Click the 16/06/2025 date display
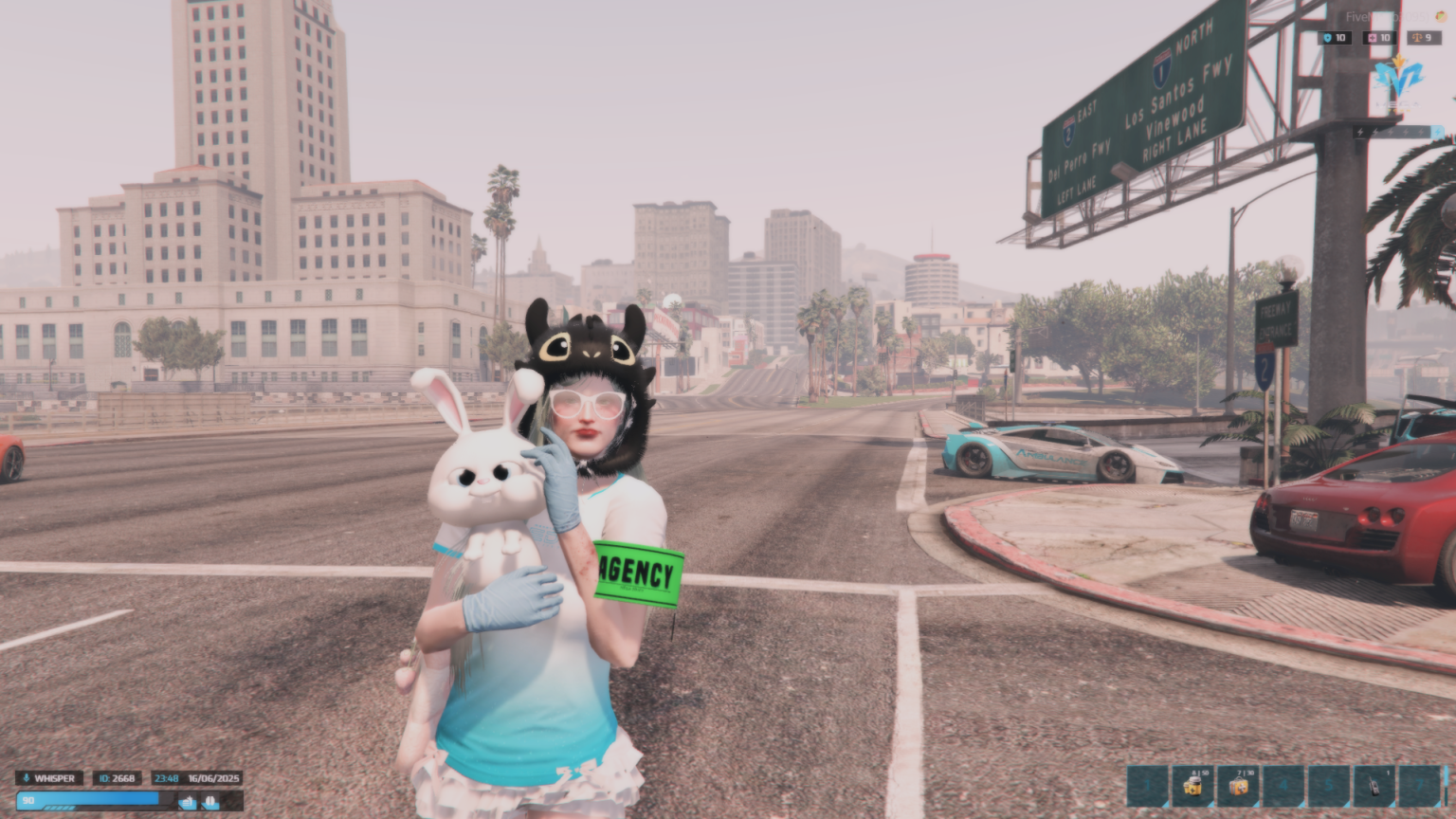This screenshot has height=819, width=1456. pyautogui.click(x=213, y=778)
